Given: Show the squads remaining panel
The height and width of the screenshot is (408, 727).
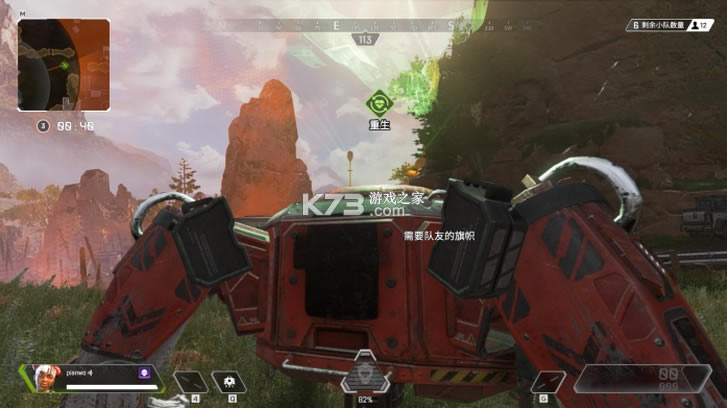Looking at the screenshot, I should 671,25.
